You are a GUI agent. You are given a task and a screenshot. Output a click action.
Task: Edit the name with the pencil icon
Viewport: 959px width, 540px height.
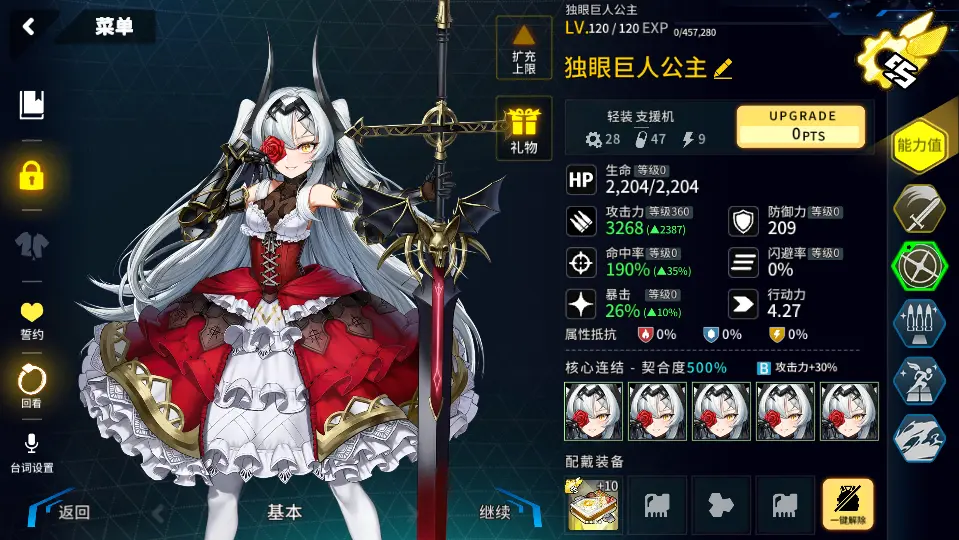723,68
